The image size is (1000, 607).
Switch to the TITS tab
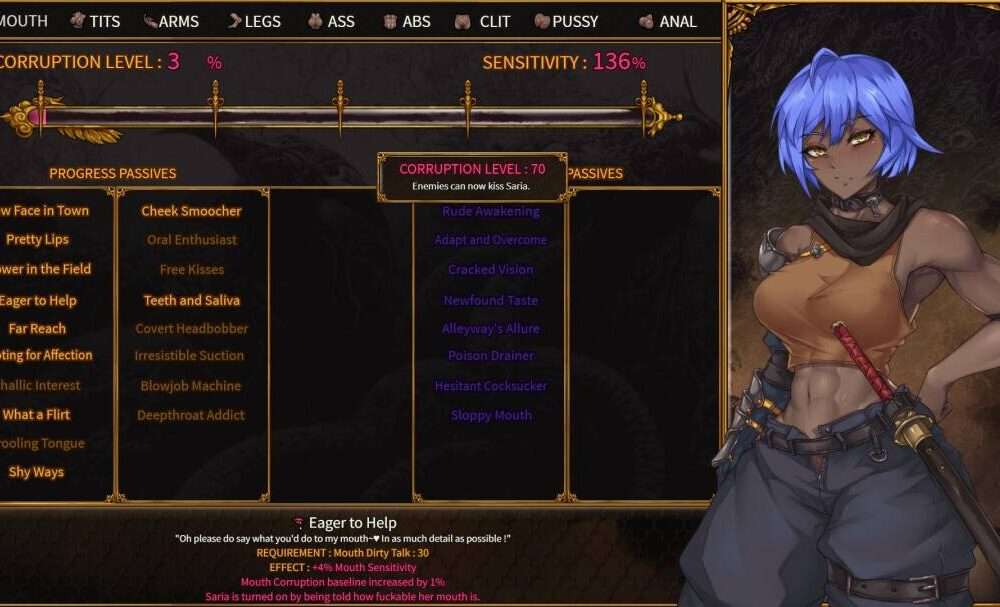pyautogui.click(x=95, y=21)
